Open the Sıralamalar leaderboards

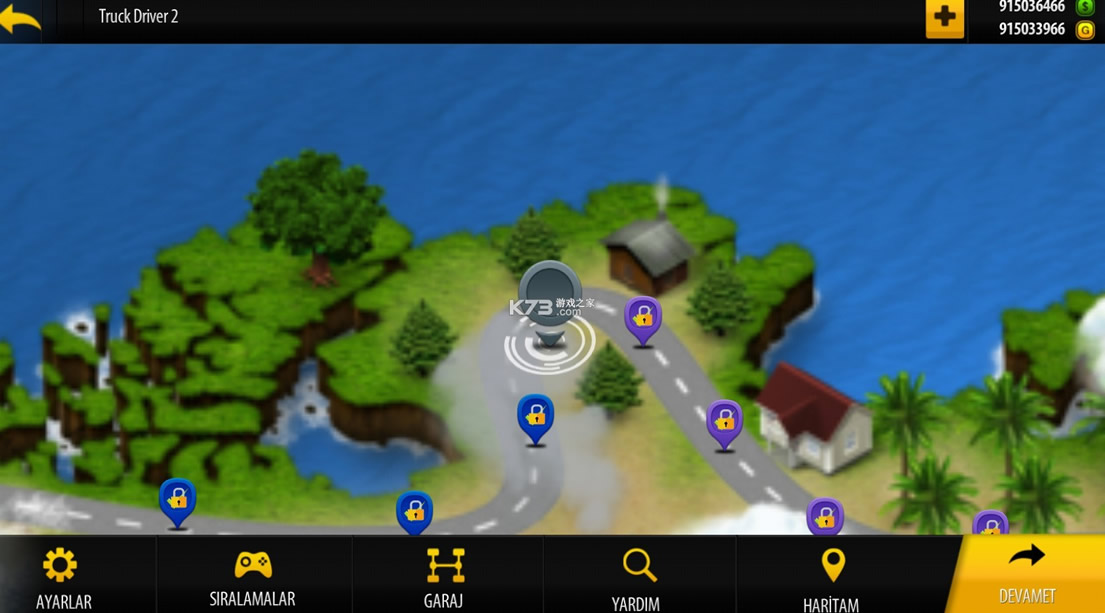pos(252,576)
